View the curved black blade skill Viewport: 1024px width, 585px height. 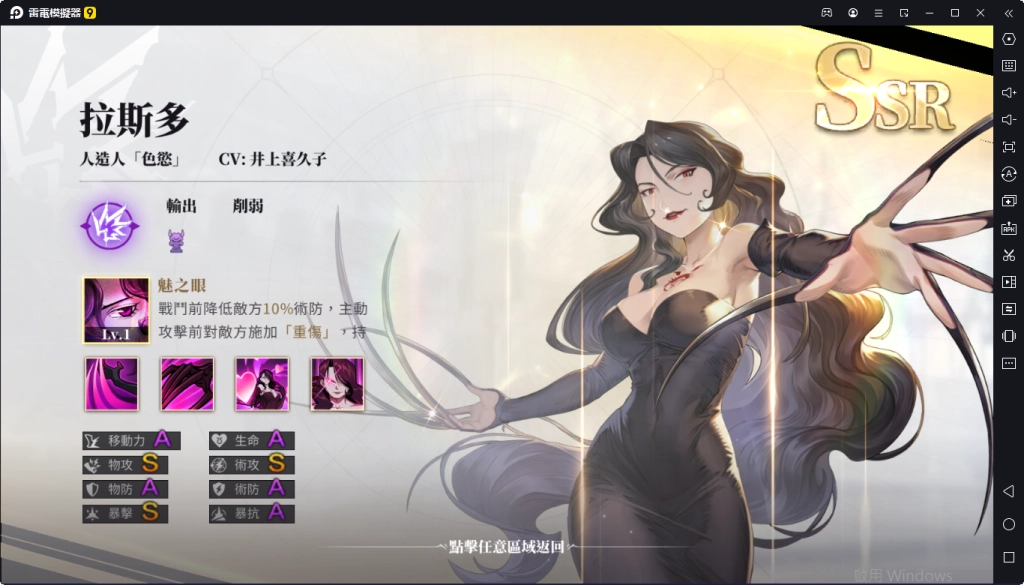pyautogui.click(x=112, y=384)
